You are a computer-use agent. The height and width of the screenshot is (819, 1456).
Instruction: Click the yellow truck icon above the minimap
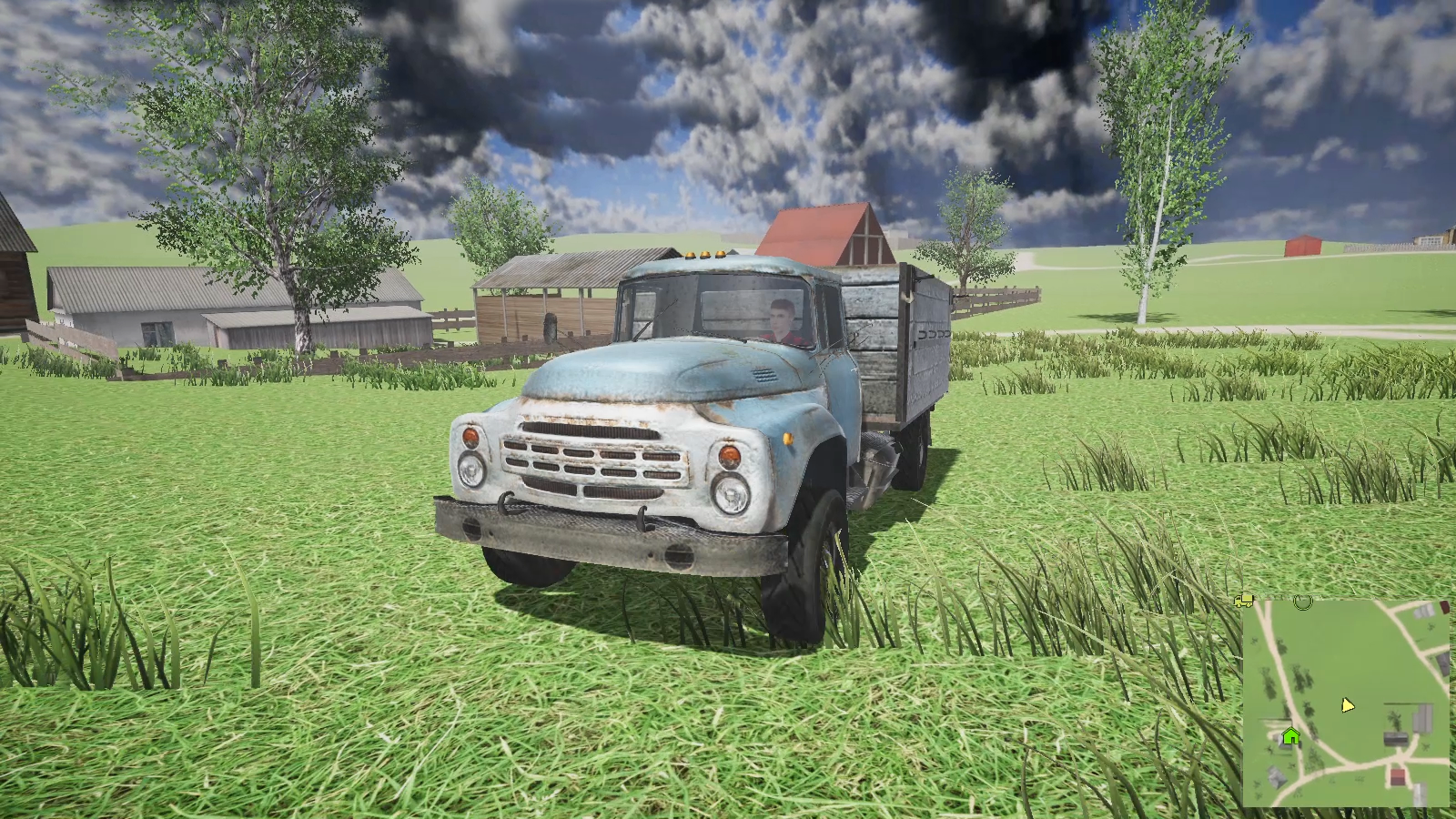1243,601
